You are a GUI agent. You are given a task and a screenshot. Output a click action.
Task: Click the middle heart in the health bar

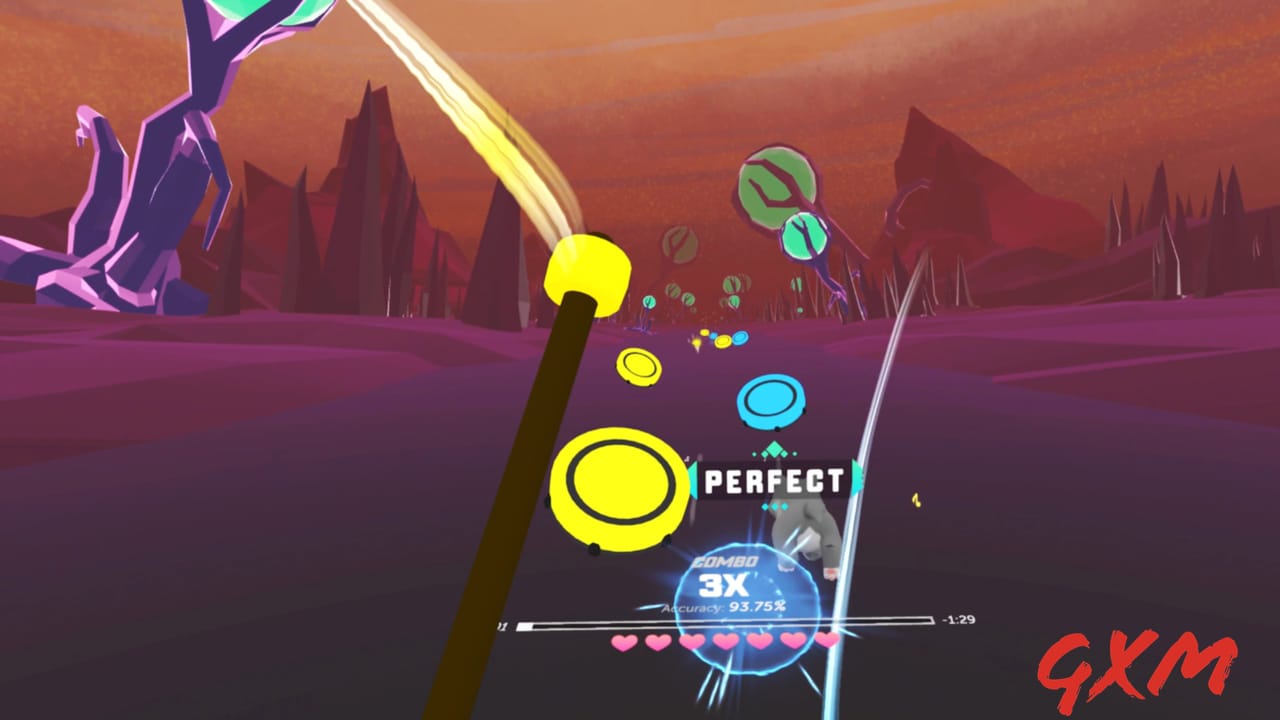727,641
